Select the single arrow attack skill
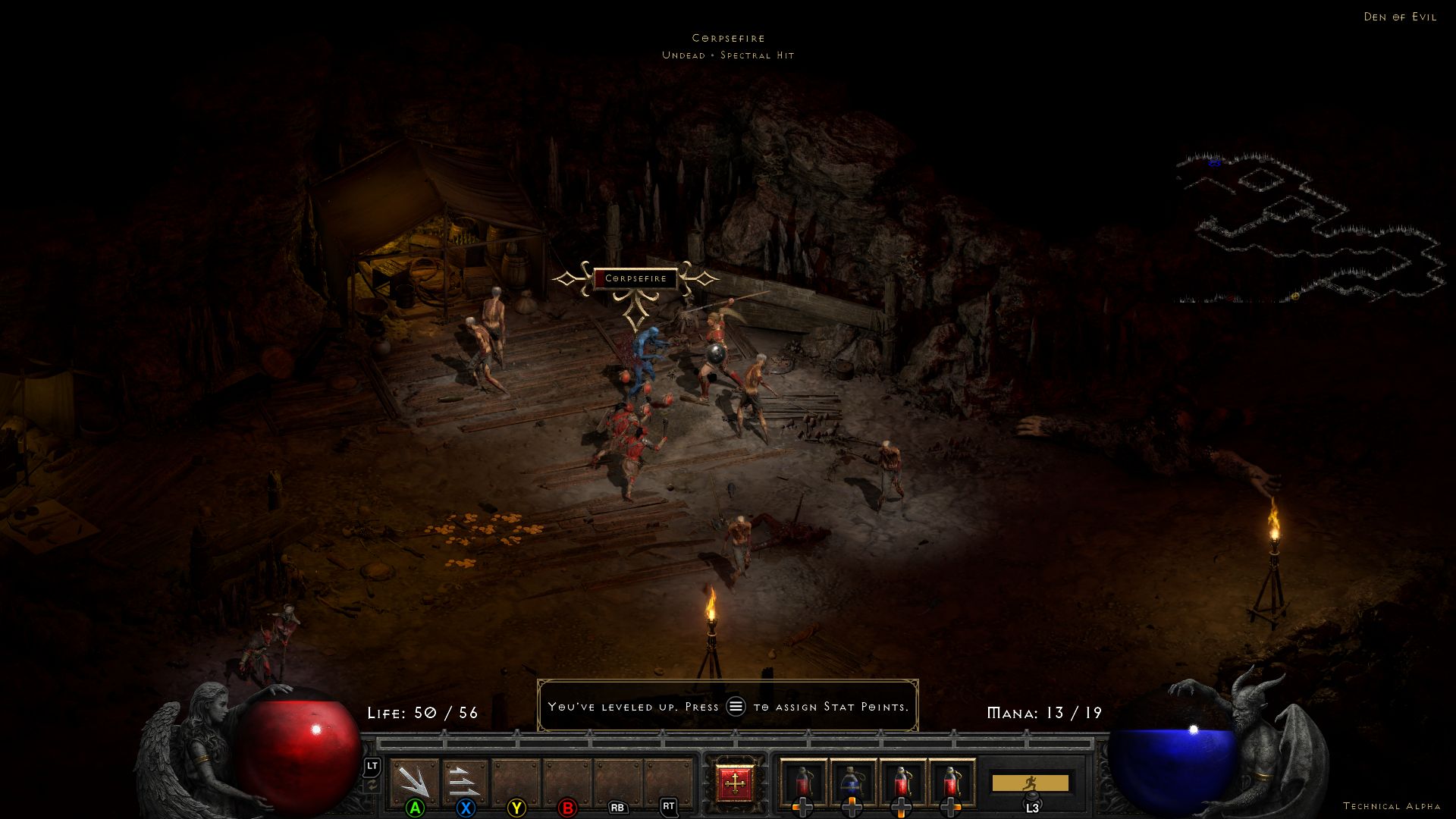Screen dimensions: 1456x819 point(414,782)
